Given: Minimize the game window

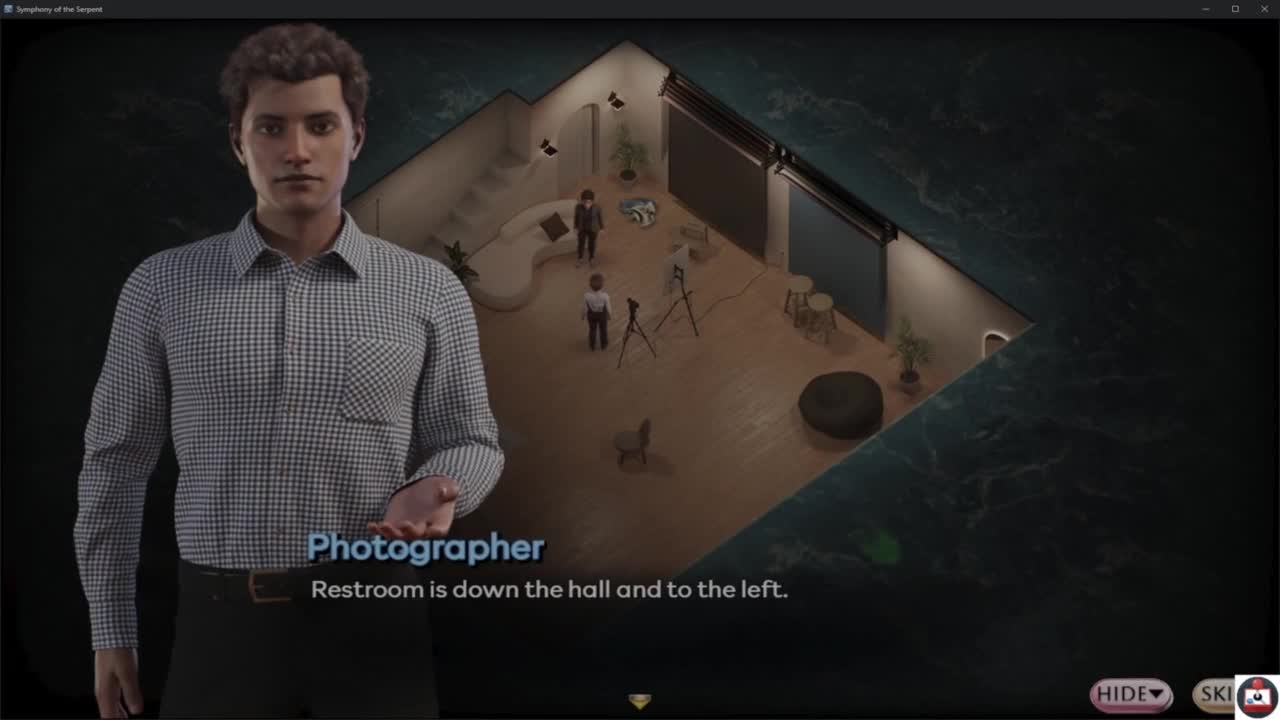Looking at the screenshot, I should 1206,9.
